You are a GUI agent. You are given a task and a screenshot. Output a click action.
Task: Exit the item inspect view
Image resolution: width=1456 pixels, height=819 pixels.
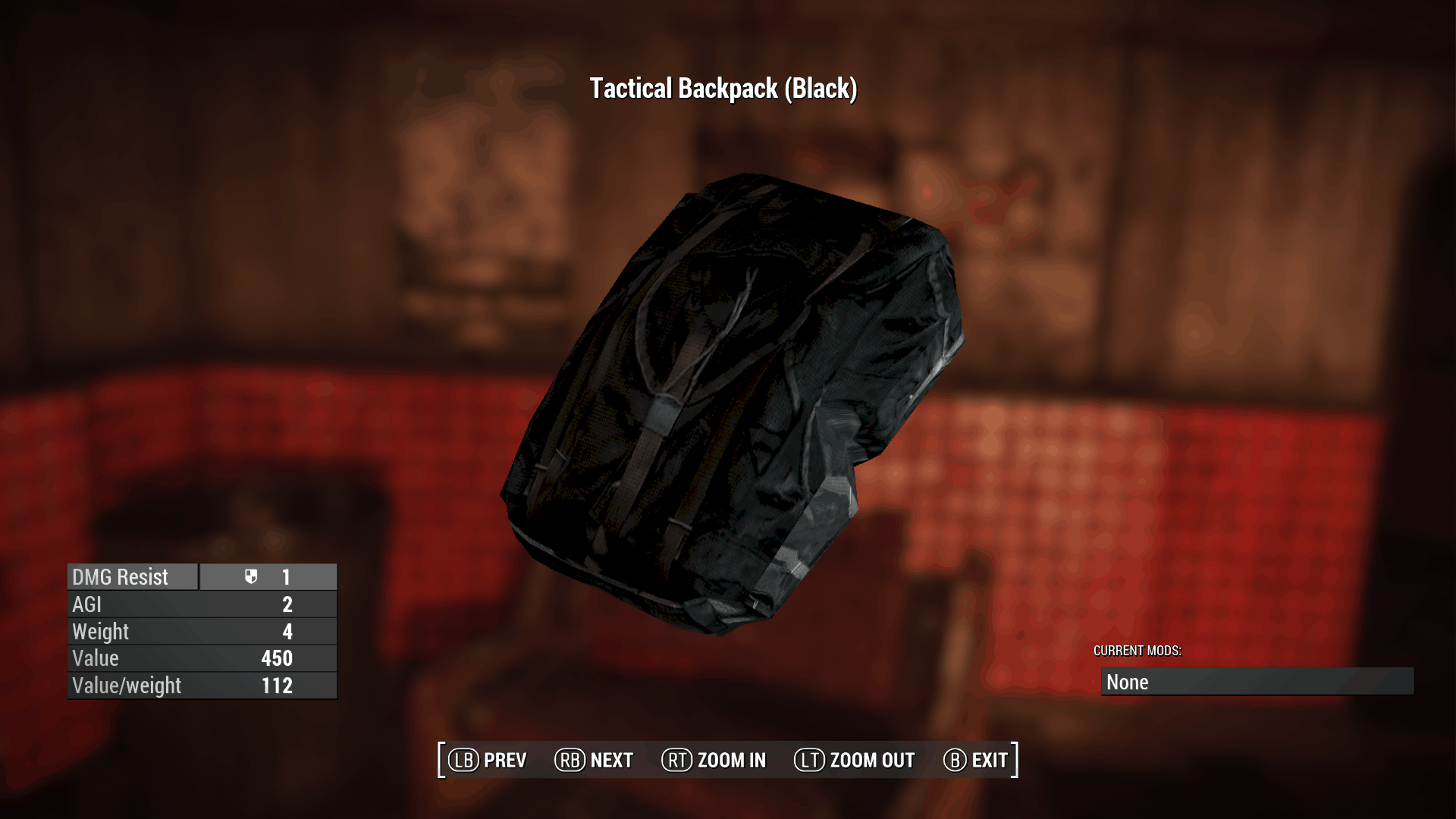976,760
